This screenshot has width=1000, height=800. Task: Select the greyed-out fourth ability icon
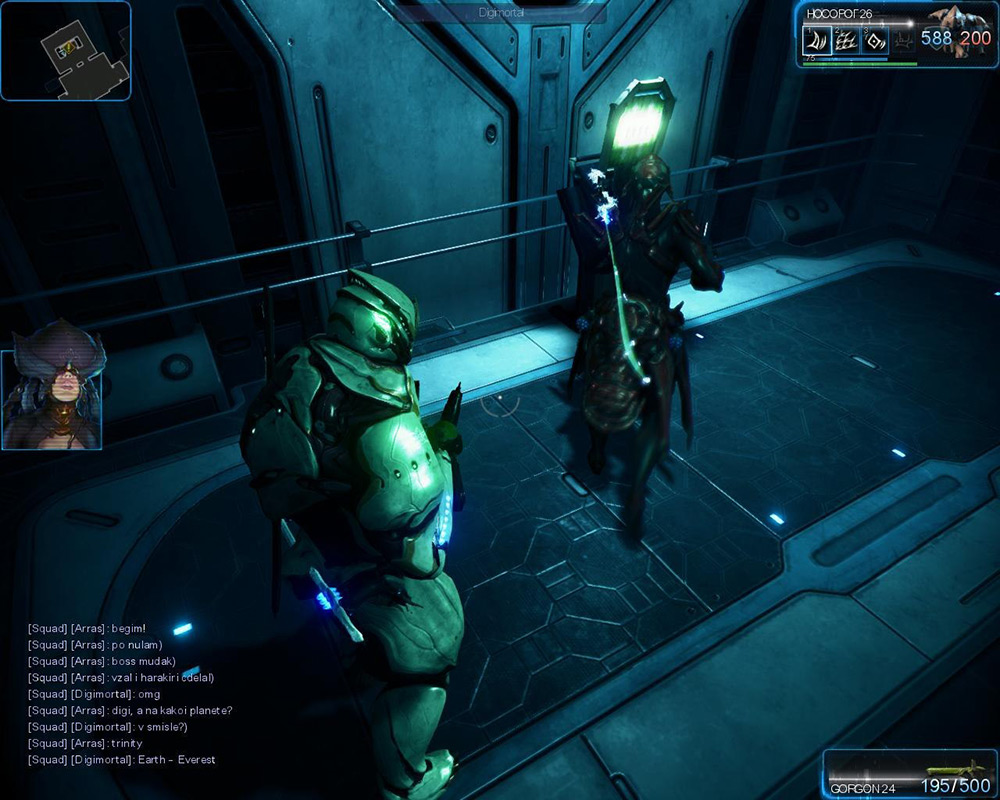pos(903,41)
